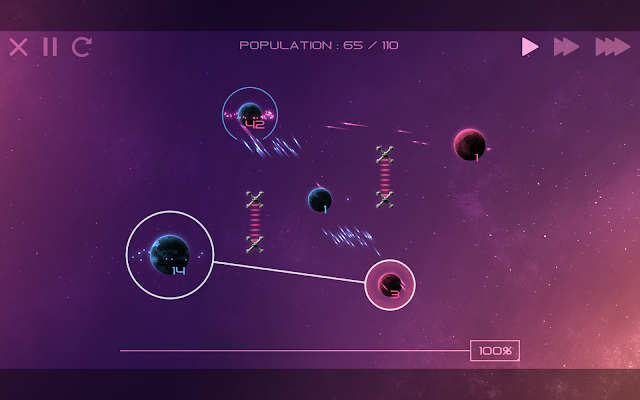Select the blue planet with 42 population

[x=250, y=115]
